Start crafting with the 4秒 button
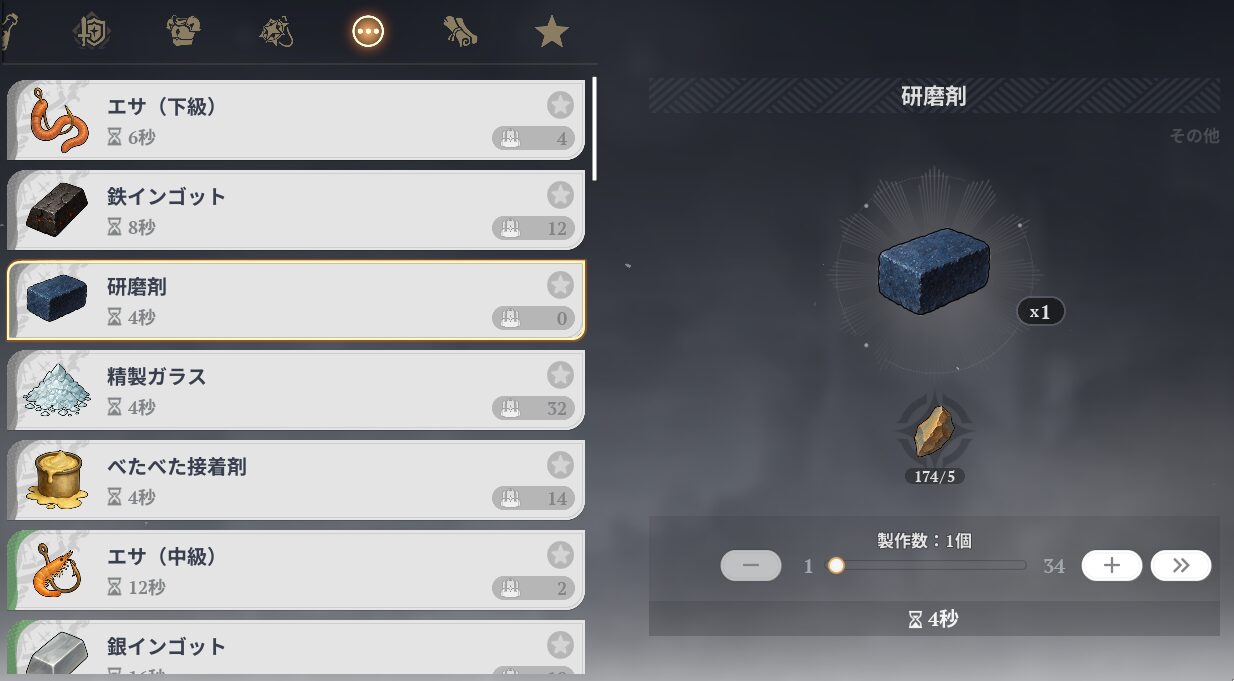This screenshot has height=681, width=1234. 933,619
